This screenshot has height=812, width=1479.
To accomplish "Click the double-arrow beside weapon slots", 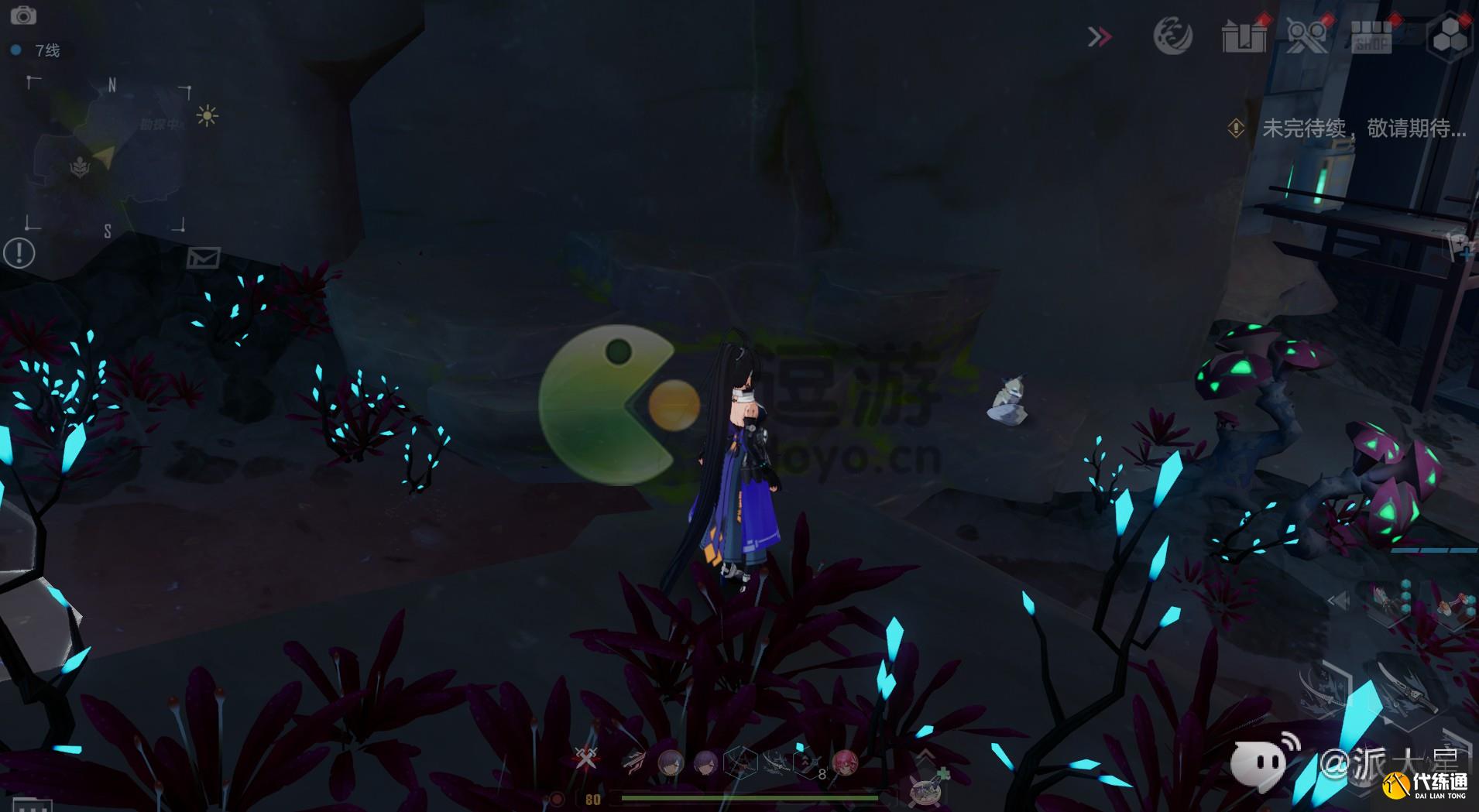I will point(1338,600).
